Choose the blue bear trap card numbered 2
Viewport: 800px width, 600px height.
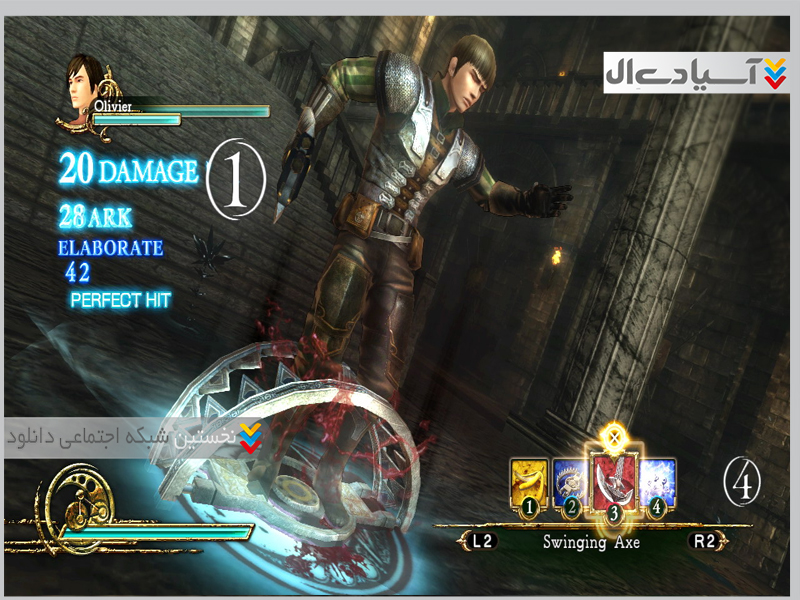point(570,482)
